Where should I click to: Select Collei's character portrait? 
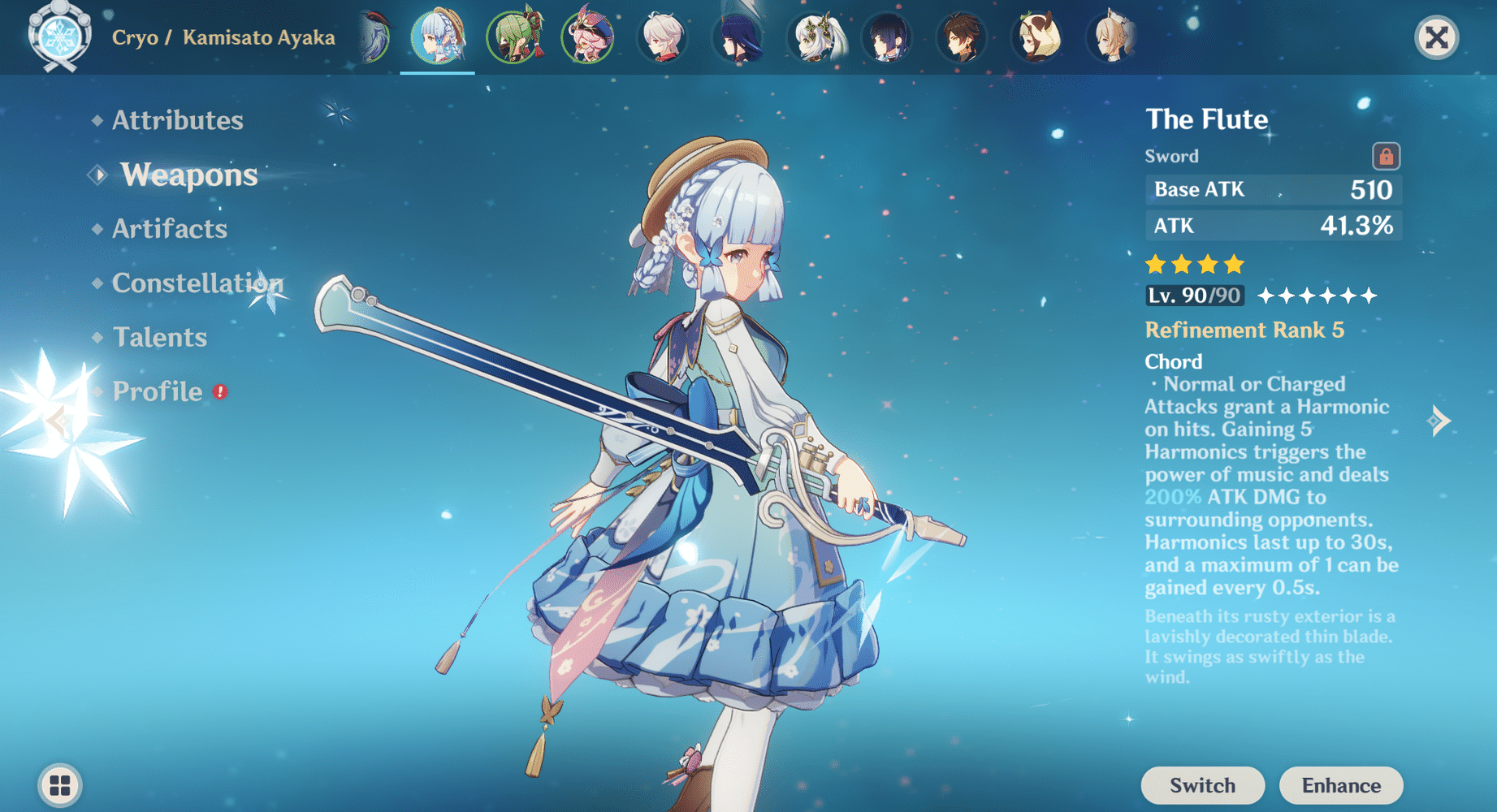[511, 37]
